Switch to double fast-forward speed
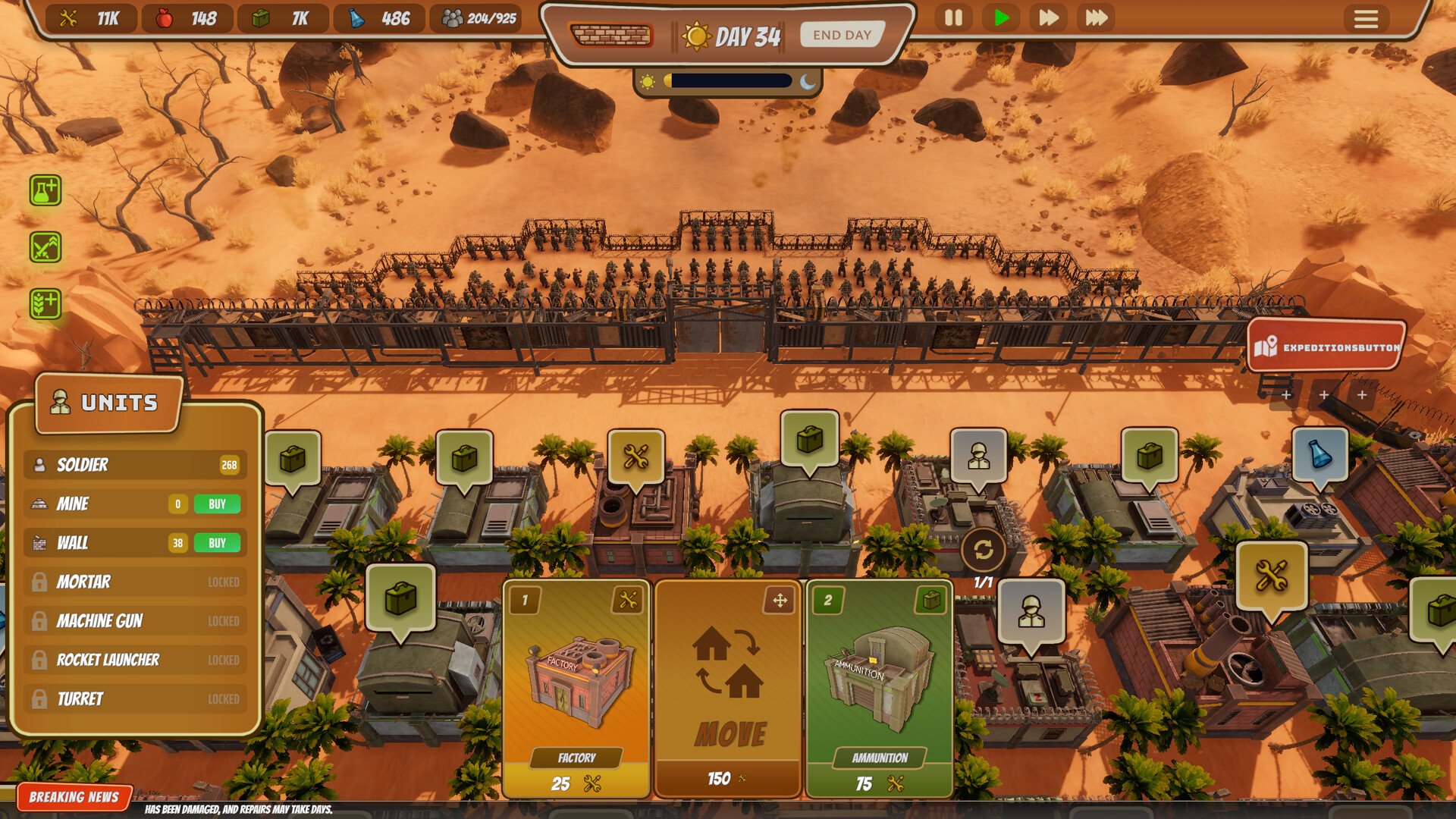Image resolution: width=1456 pixels, height=819 pixels. click(1048, 17)
